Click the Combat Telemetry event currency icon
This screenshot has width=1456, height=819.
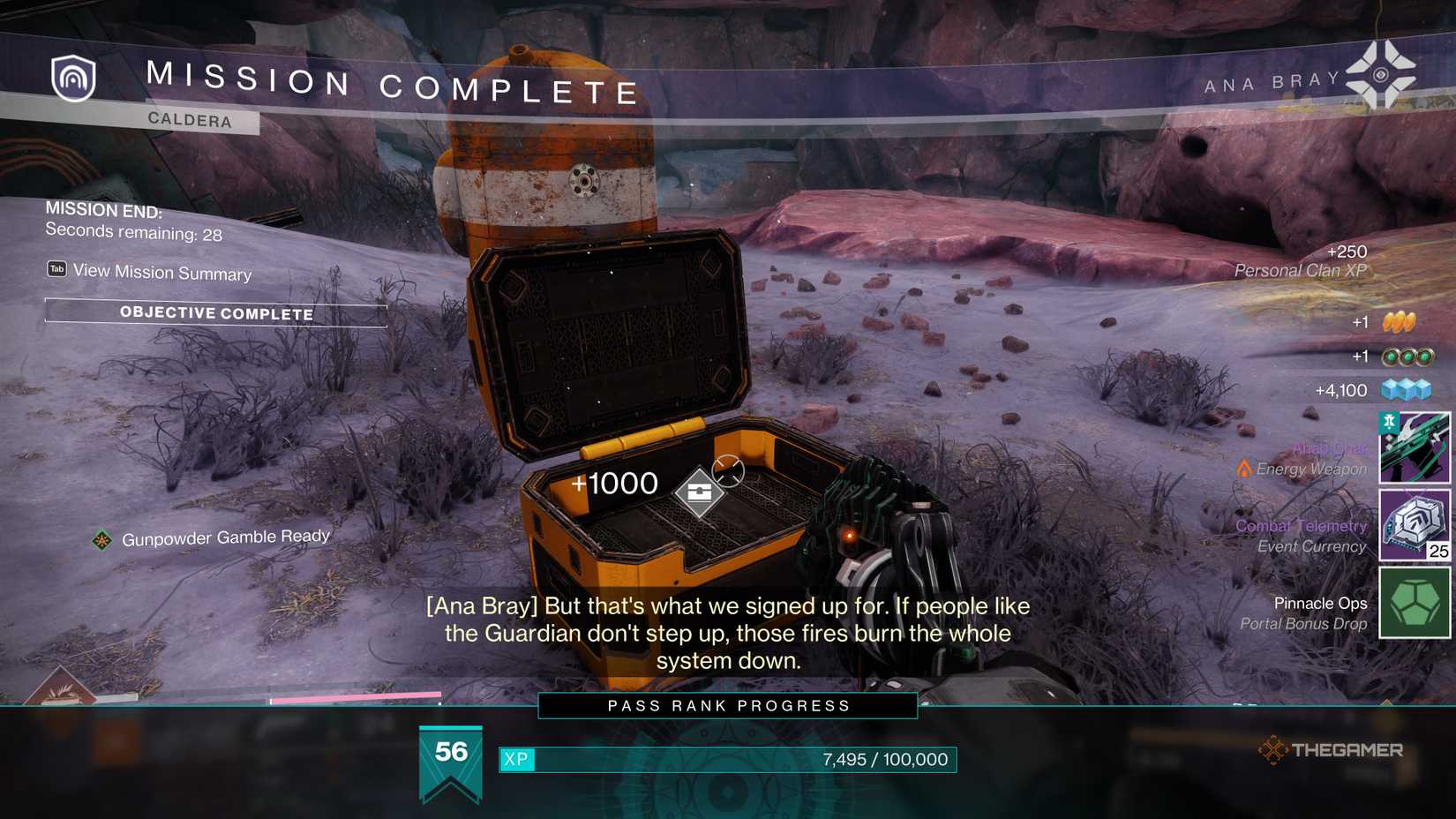click(1413, 527)
